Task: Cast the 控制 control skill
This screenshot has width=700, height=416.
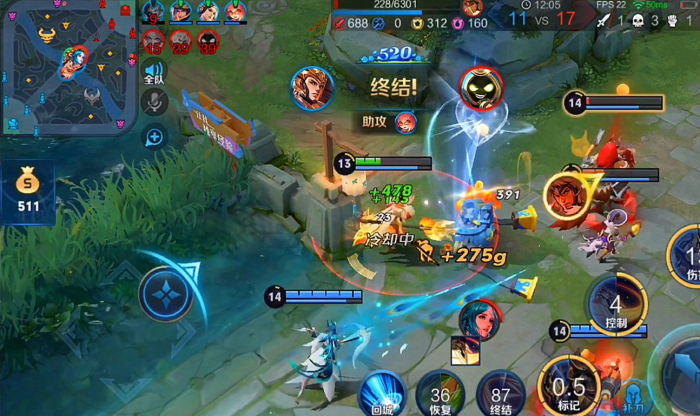Action: click(x=616, y=304)
